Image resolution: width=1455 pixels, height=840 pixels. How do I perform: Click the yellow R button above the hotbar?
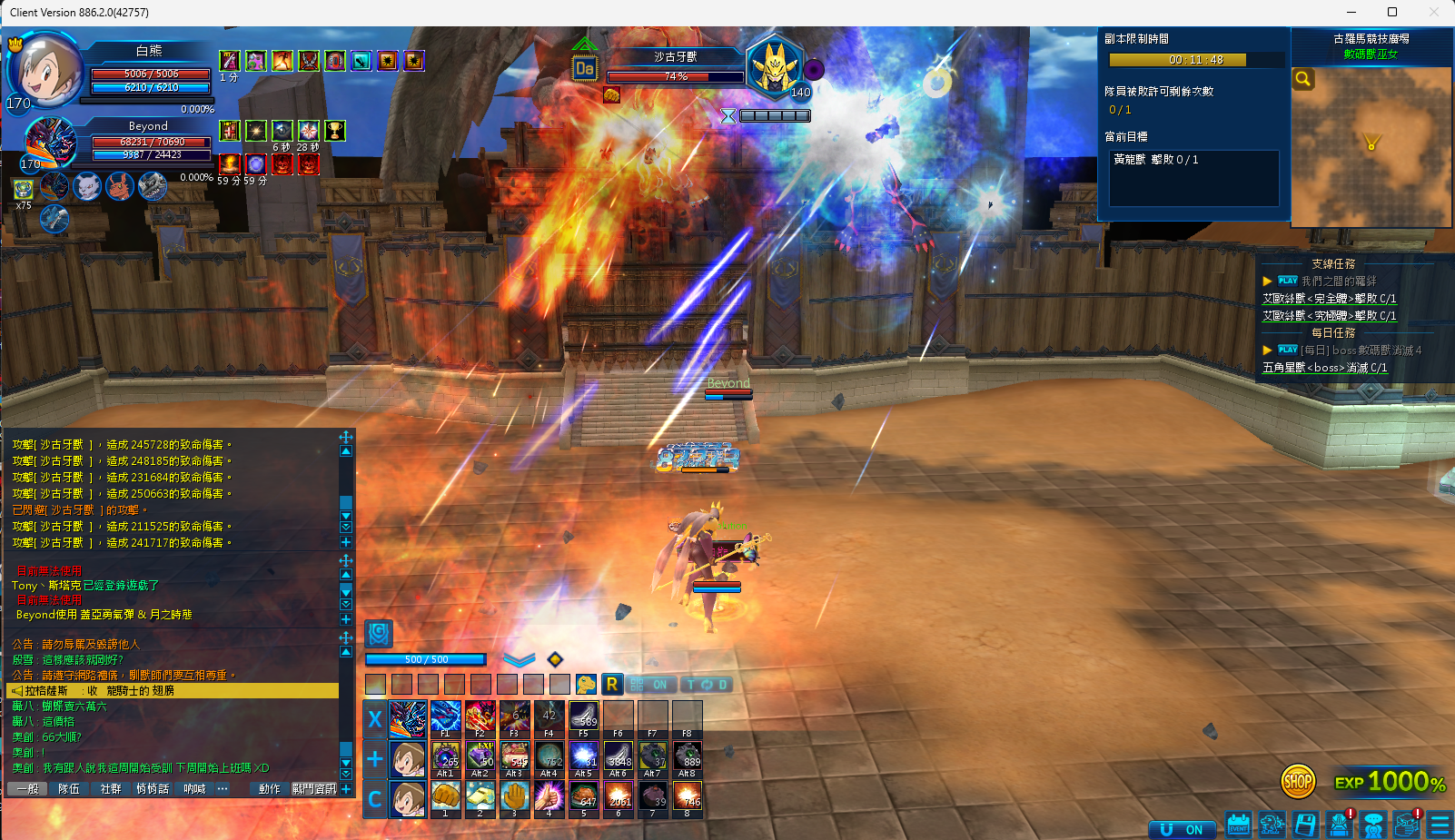click(x=612, y=684)
